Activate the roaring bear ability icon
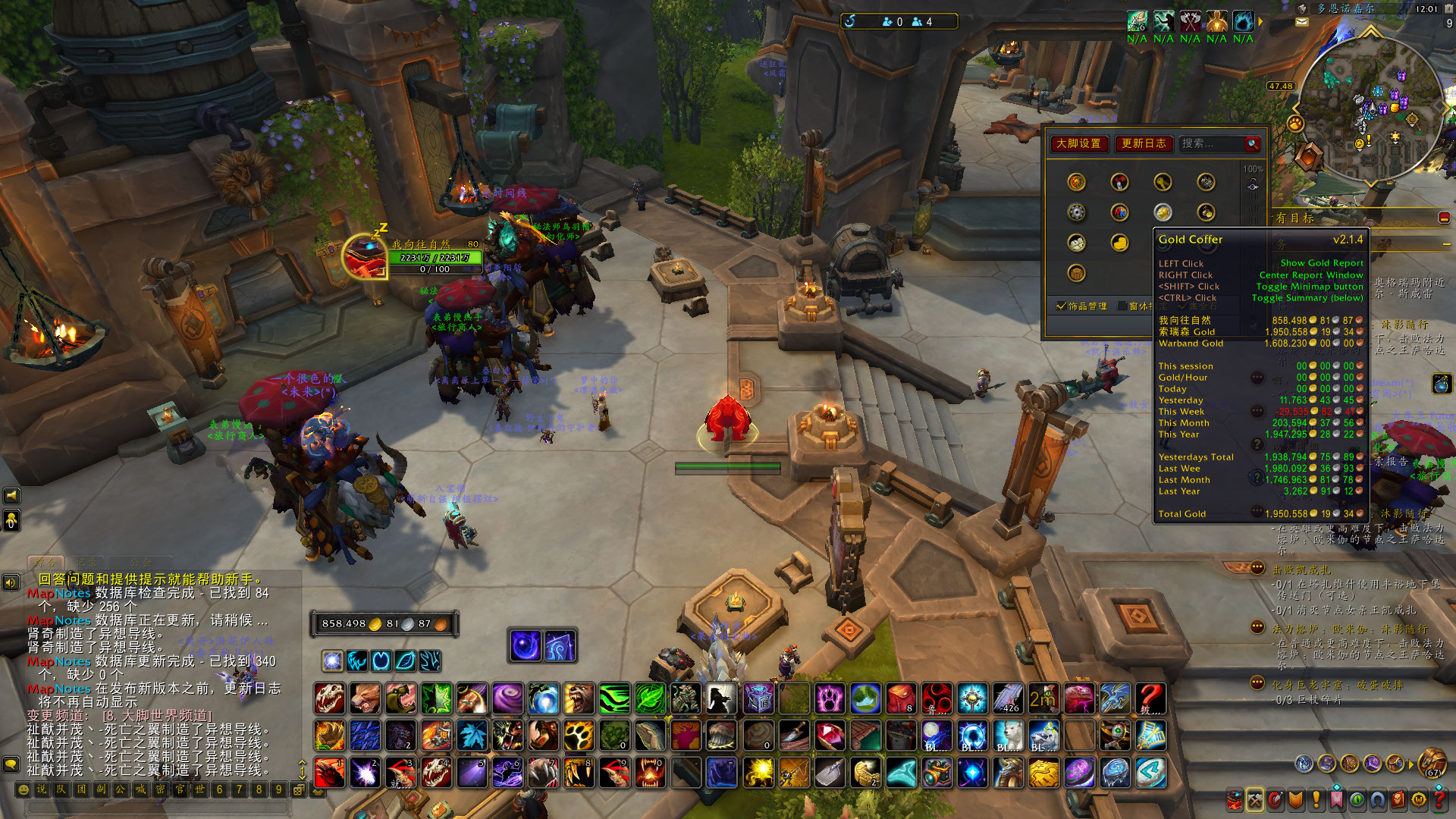Image resolution: width=1456 pixels, height=819 pixels. click(x=579, y=698)
